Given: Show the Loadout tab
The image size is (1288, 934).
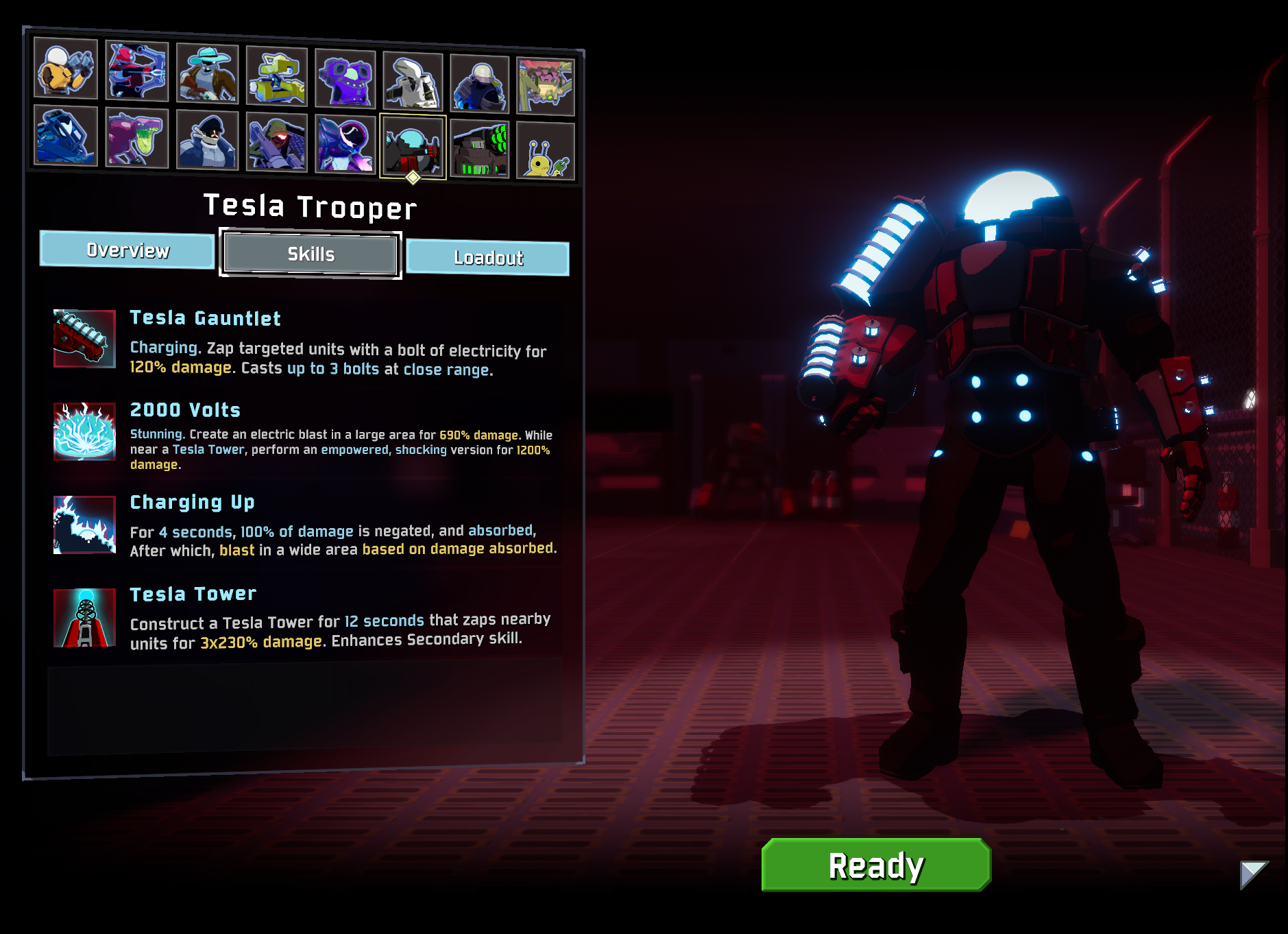Looking at the screenshot, I should click(488, 258).
